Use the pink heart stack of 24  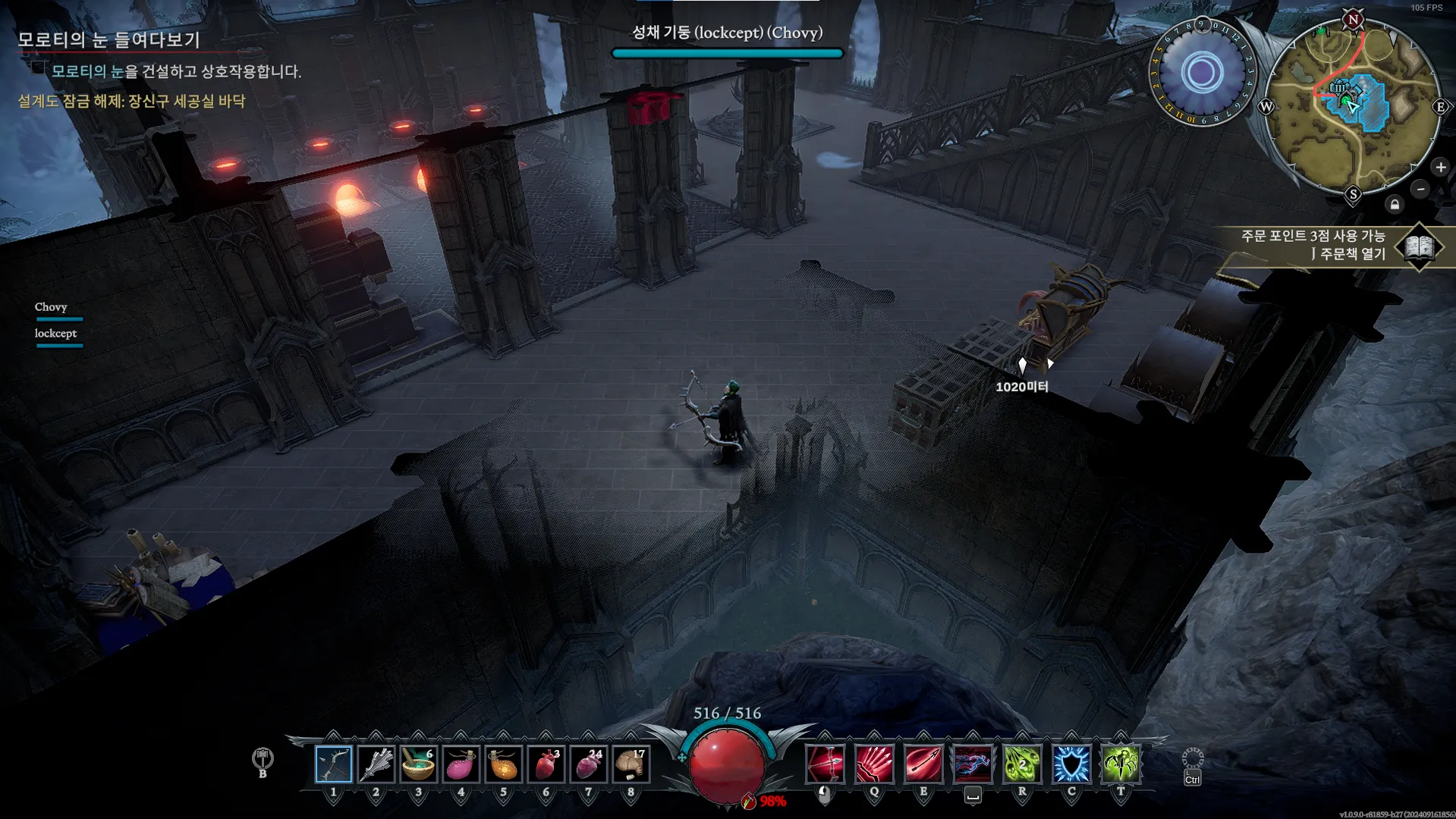coord(588,764)
